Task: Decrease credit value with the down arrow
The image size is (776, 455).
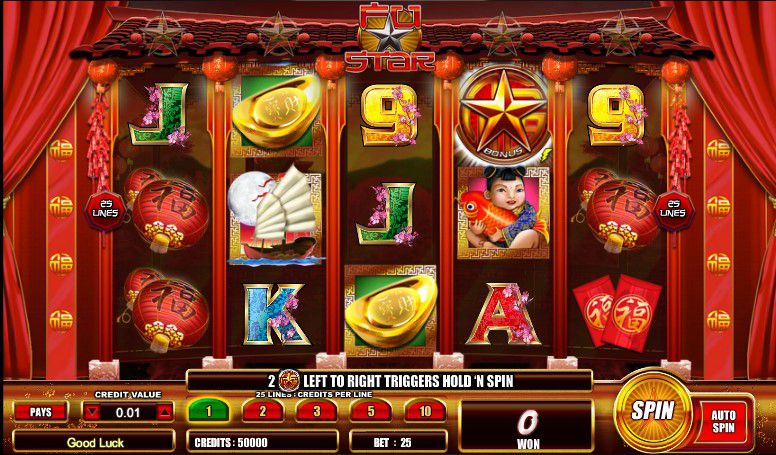Action: (x=92, y=411)
